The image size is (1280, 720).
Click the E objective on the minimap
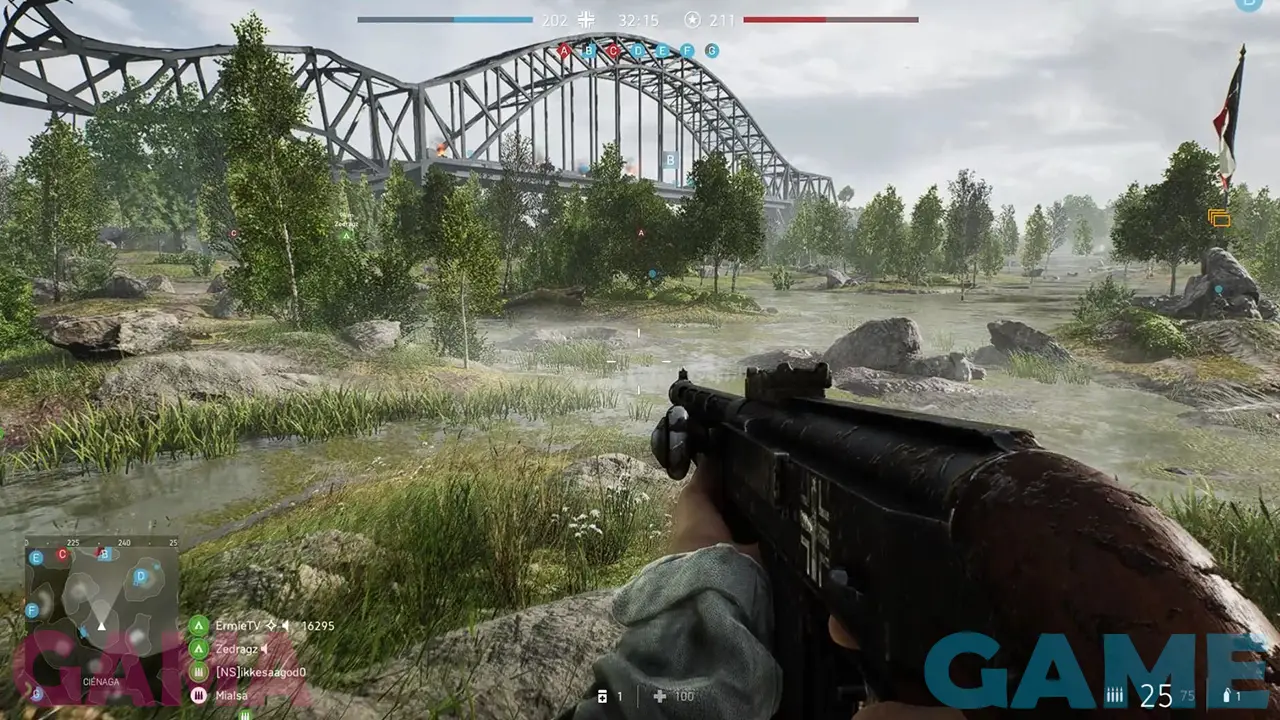pyautogui.click(x=36, y=558)
